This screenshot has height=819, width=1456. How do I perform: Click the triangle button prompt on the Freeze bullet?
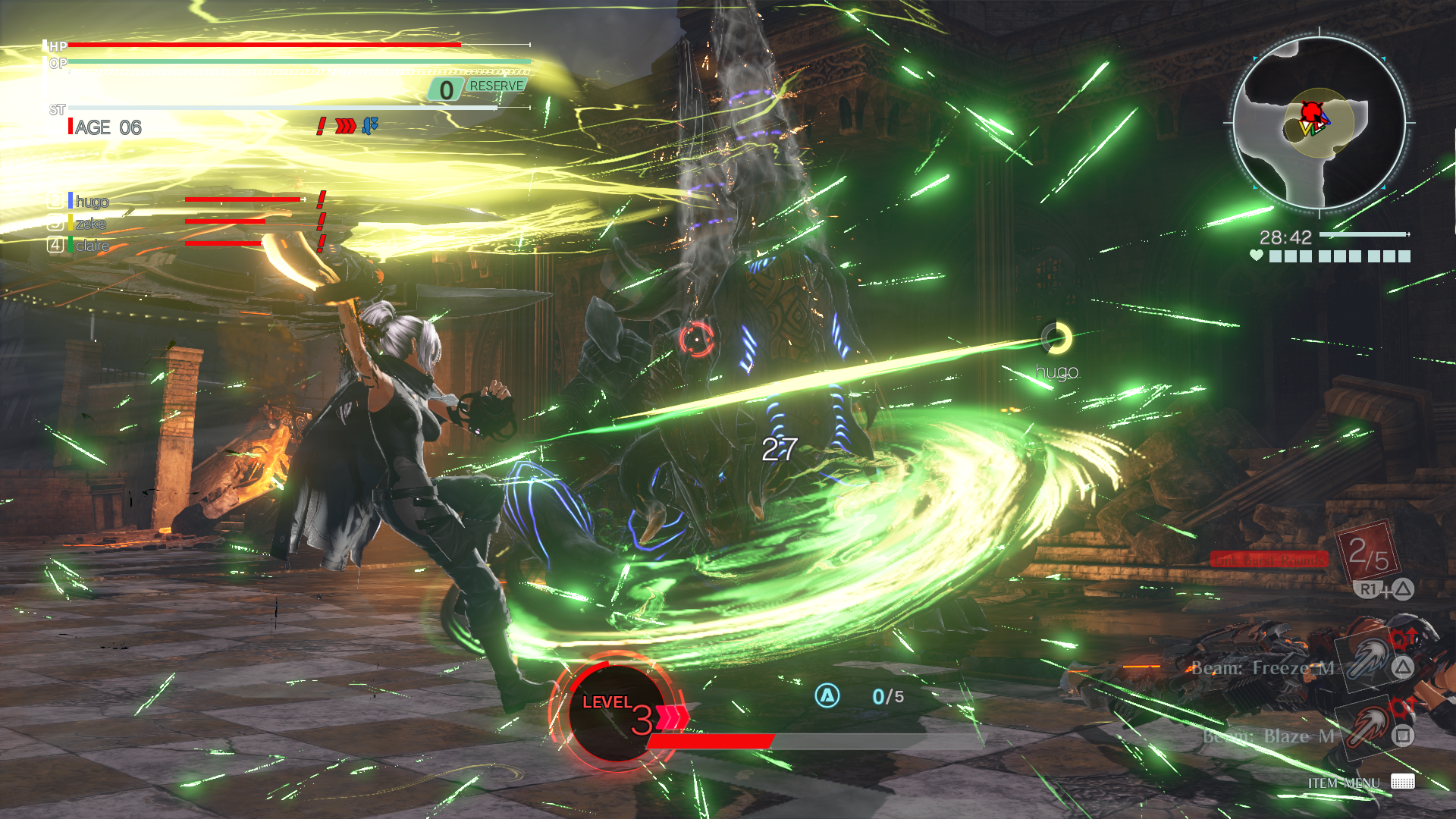click(1402, 667)
